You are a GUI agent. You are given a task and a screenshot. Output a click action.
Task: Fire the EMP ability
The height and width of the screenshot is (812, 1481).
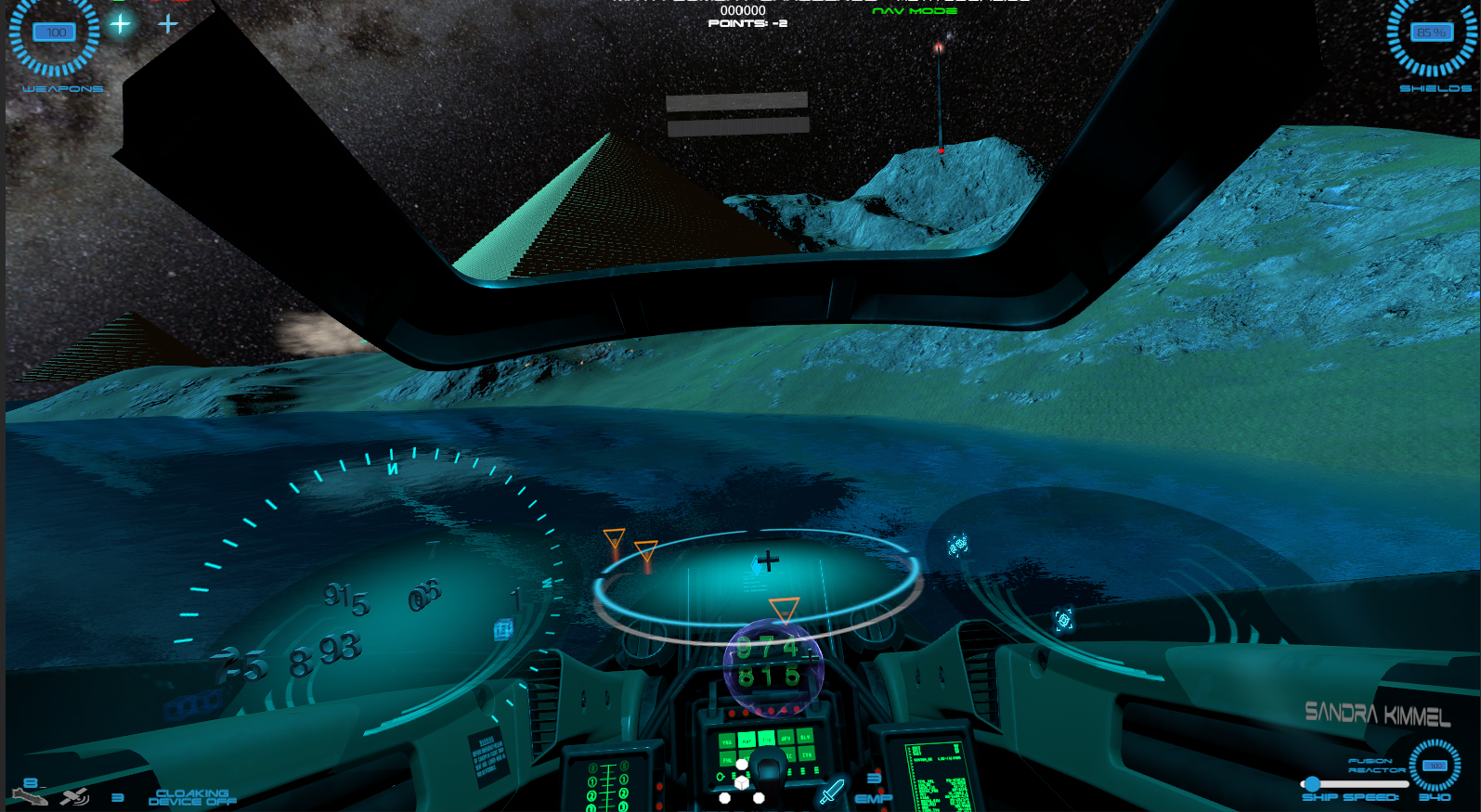873,798
